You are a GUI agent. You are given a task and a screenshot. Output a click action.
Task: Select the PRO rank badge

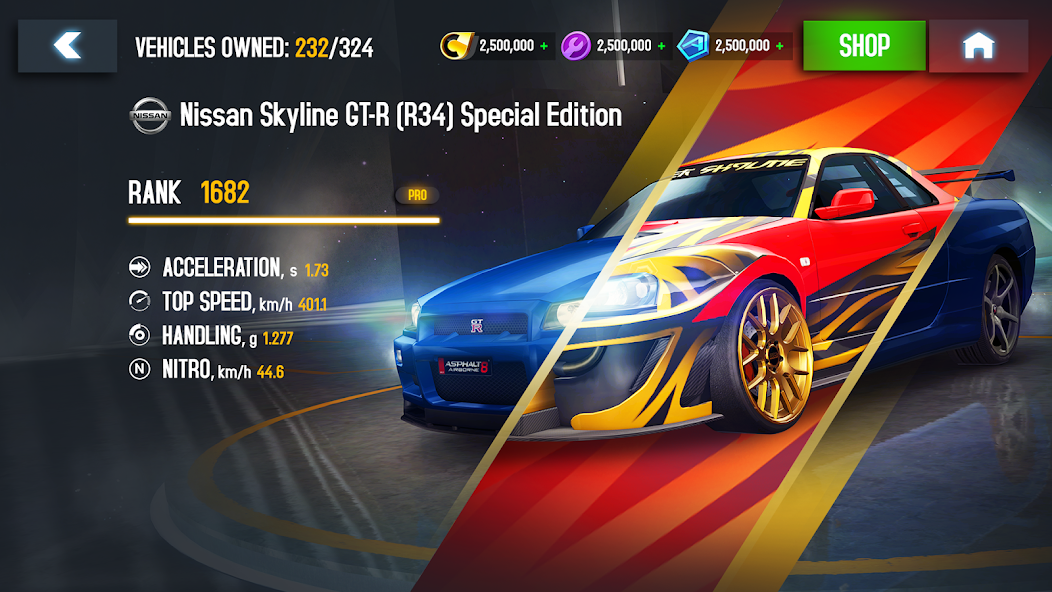click(417, 195)
